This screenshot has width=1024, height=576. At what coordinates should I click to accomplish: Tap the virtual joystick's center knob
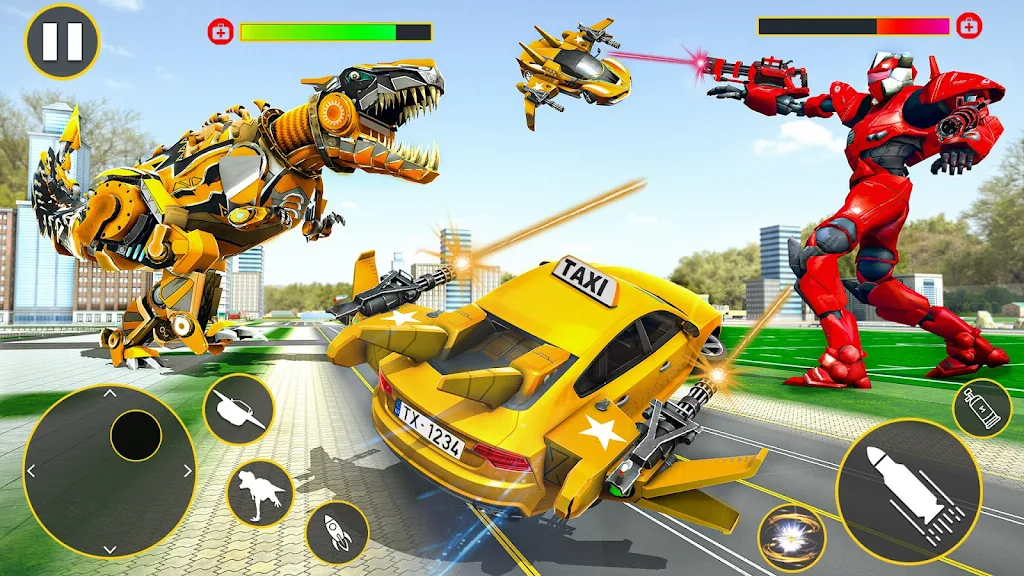click(x=136, y=436)
